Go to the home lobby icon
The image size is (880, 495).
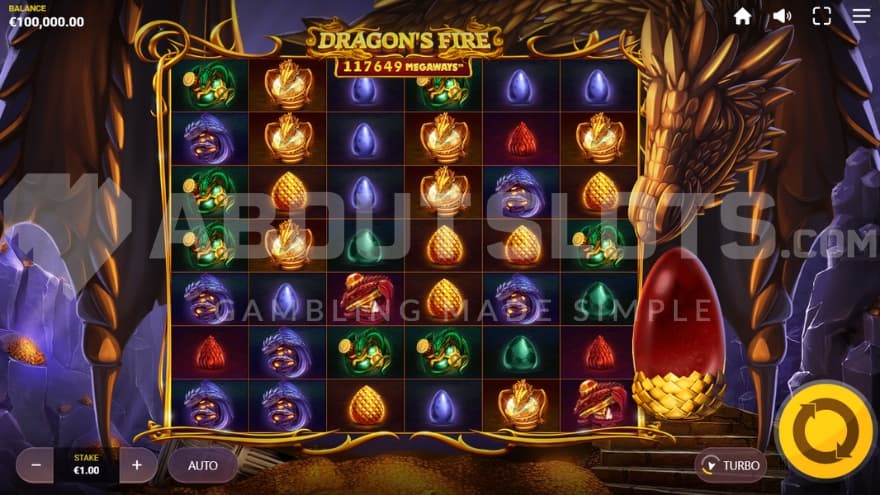[x=742, y=16]
